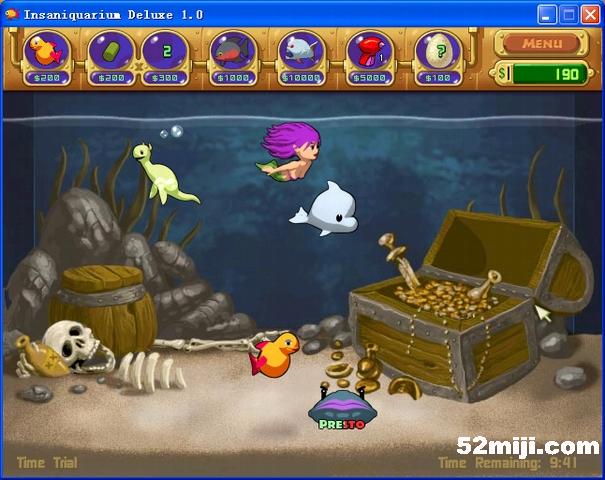
Task: Purchase the white $10000 fish
Action: click(x=300, y=52)
